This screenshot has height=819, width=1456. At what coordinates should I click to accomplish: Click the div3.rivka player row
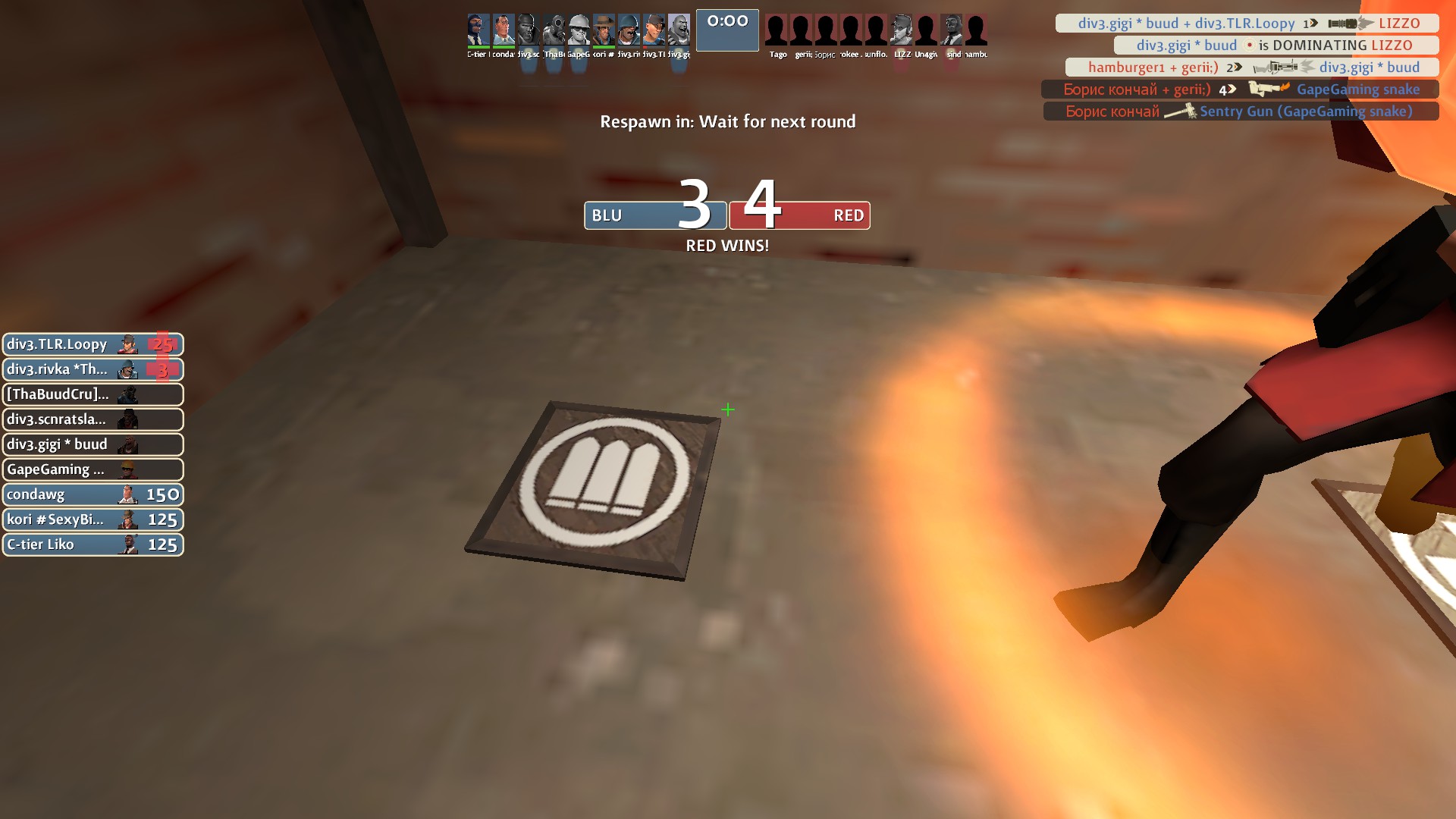click(93, 369)
